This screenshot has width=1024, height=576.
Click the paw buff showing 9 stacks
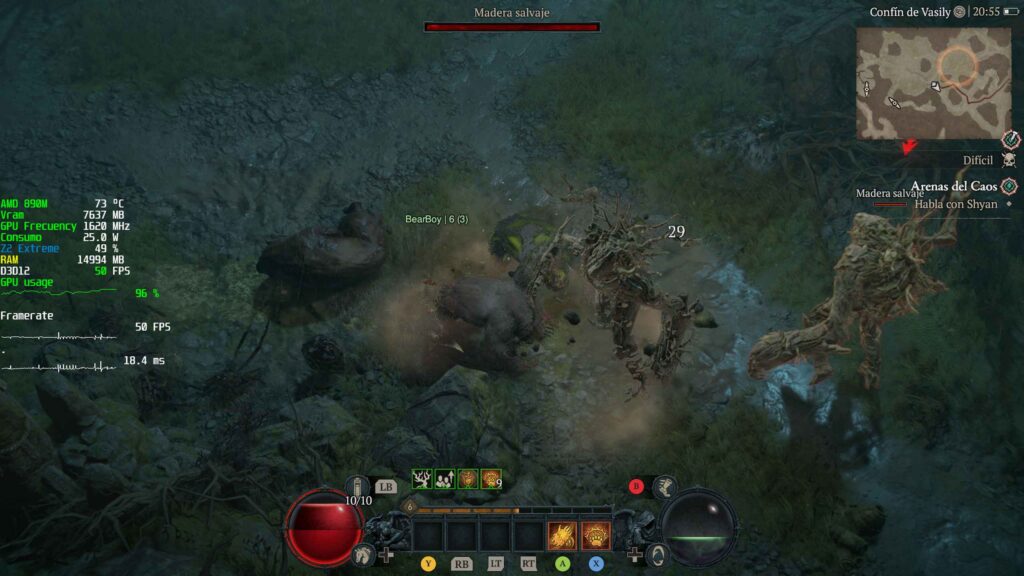click(491, 480)
